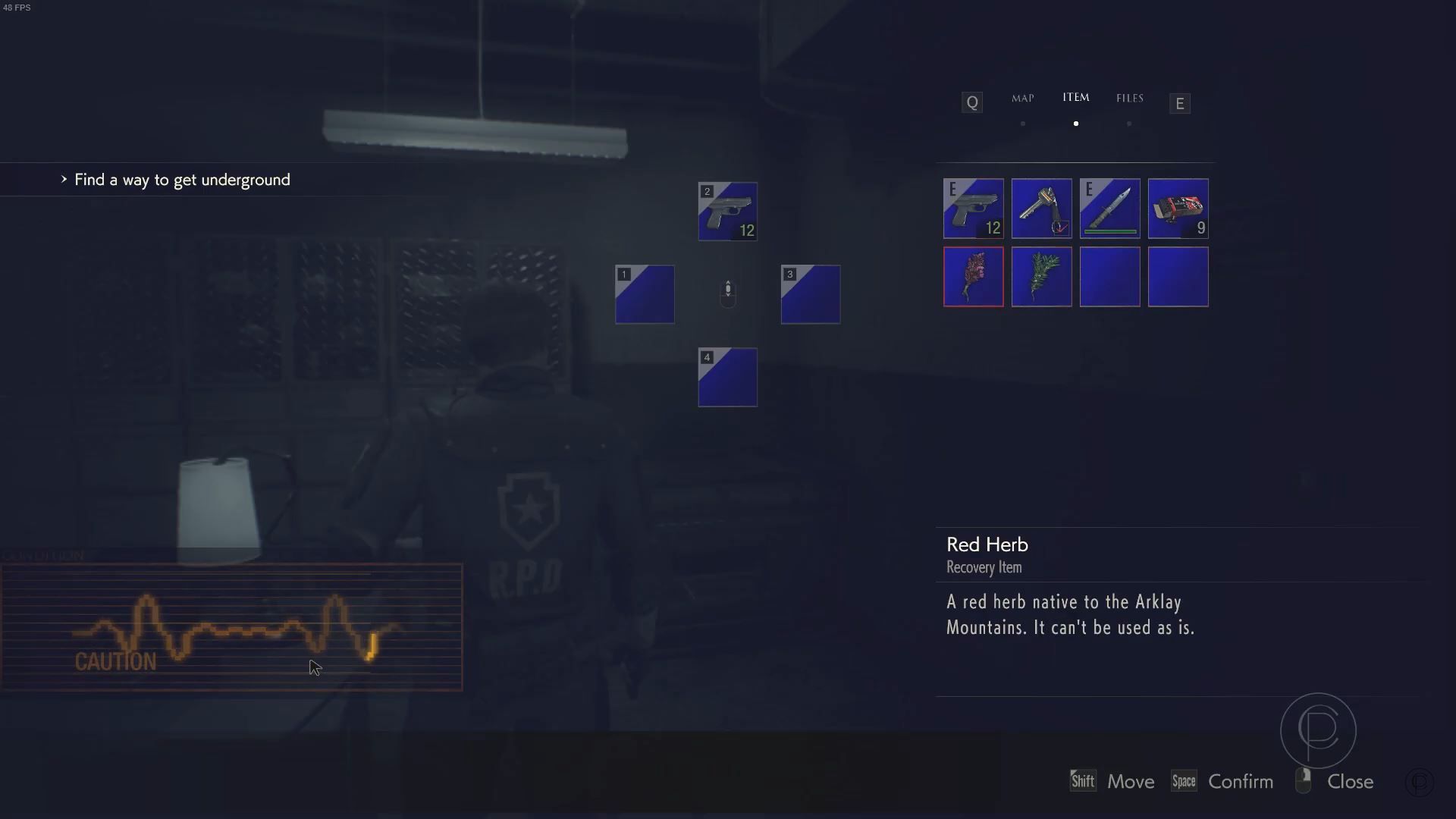Select the equipped handgun in the inventory
The width and height of the screenshot is (1456, 819).
click(973, 209)
